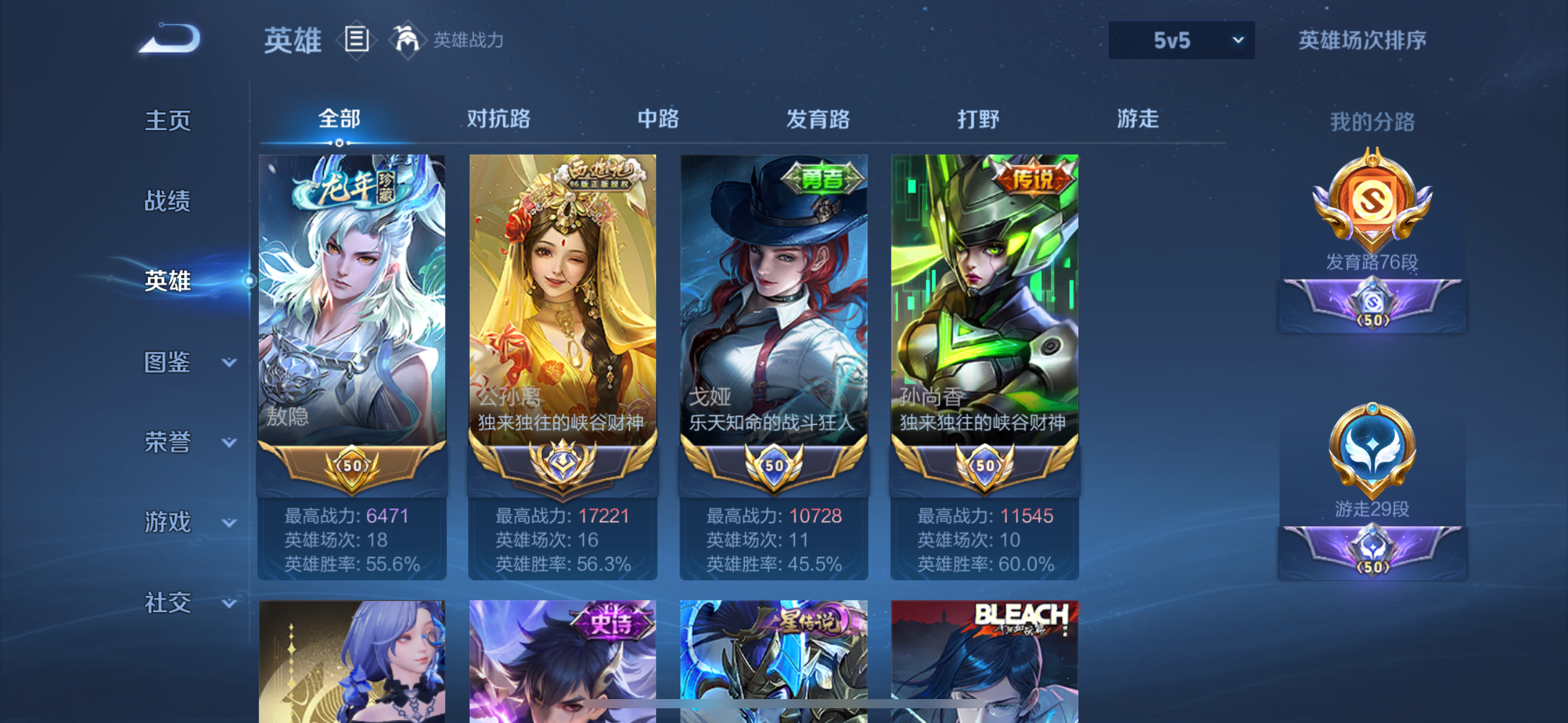Click the hero silhouette icon near 英雄战力
The image size is (1568, 723).
(409, 39)
